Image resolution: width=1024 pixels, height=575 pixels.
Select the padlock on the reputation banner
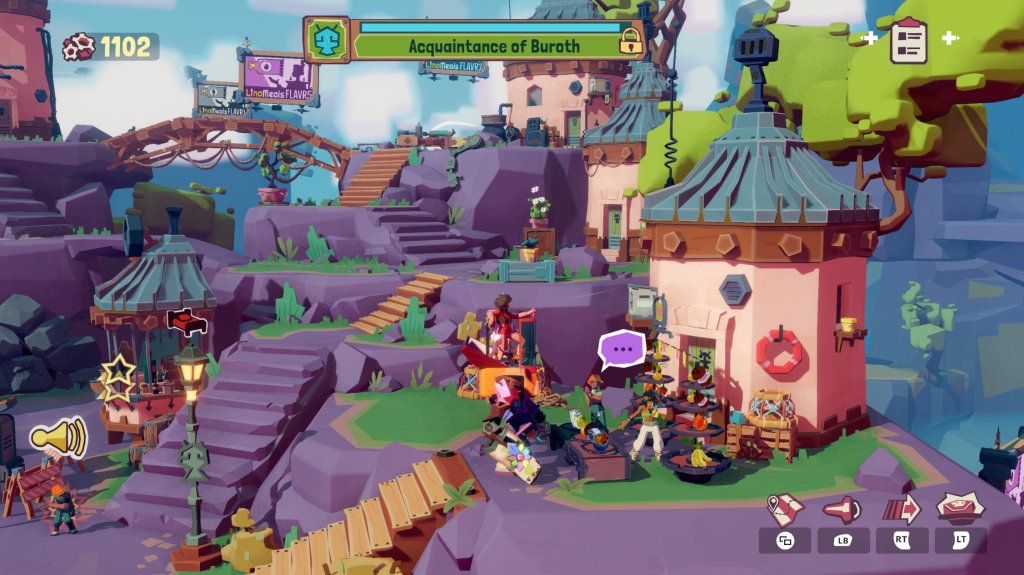pos(630,41)
